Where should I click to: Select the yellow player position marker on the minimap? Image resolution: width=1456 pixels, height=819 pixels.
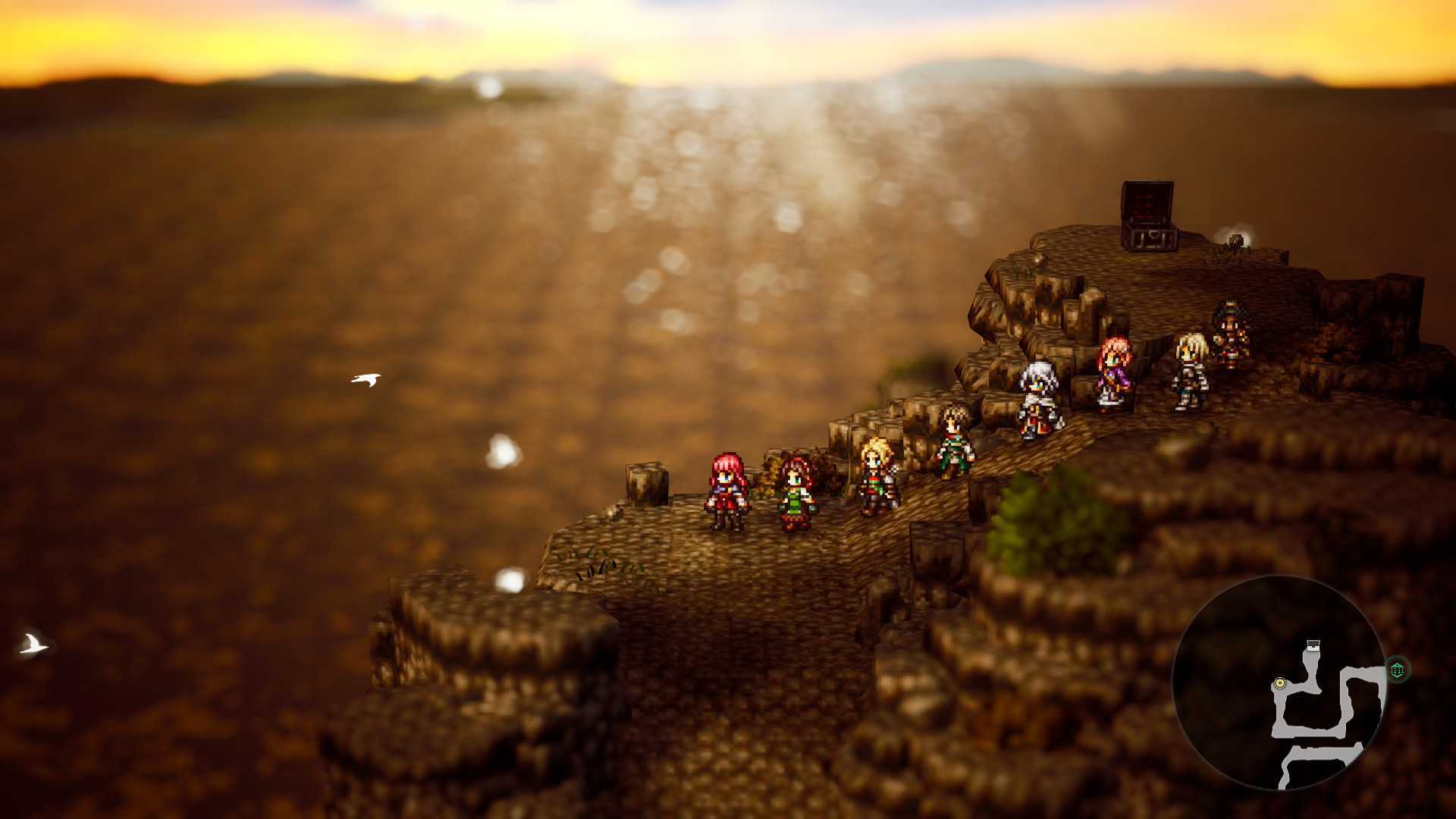pos(1279,682)
